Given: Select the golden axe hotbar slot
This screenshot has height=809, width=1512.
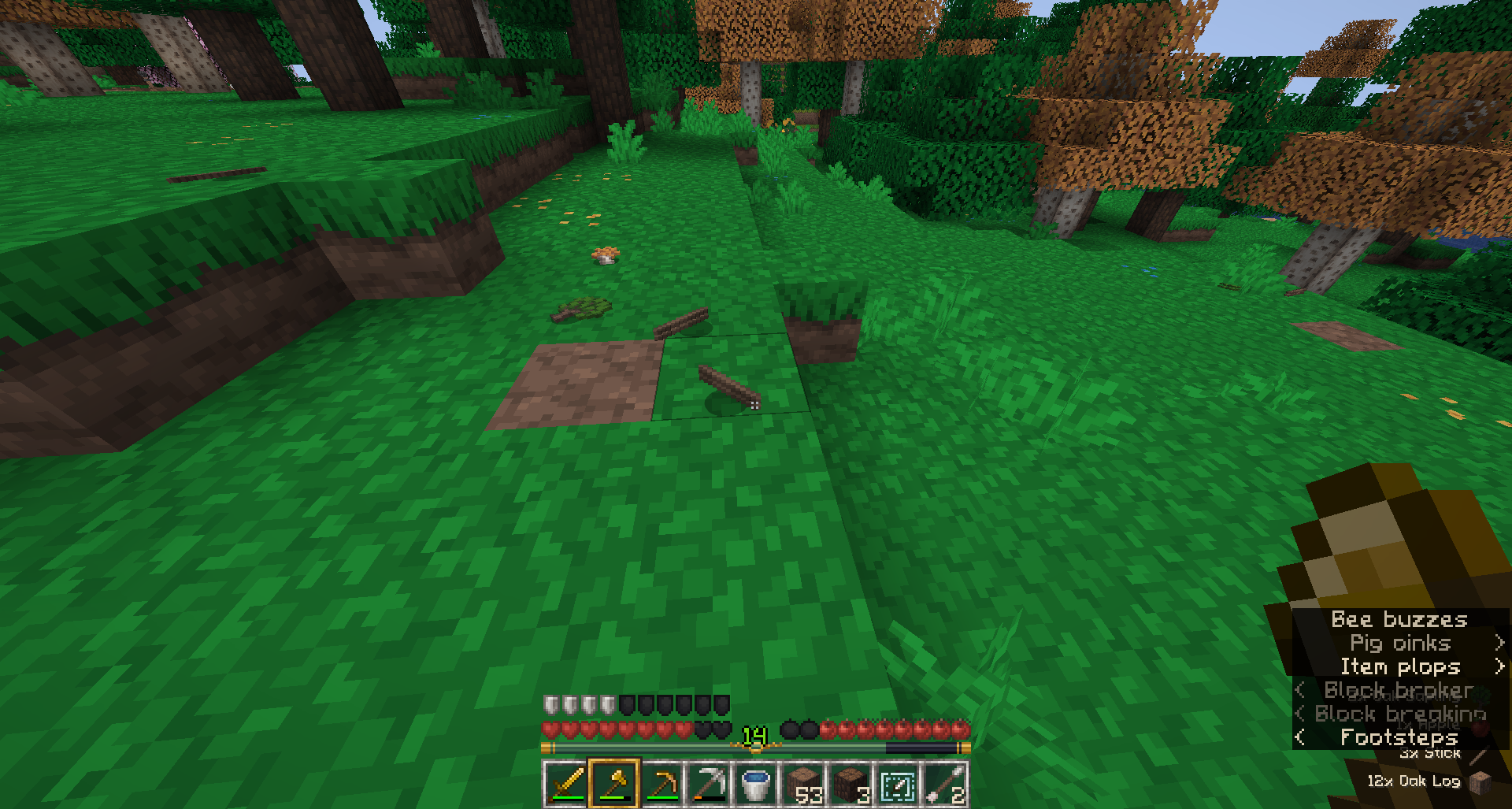Looking at the screenshot, I should click(613, 785).
